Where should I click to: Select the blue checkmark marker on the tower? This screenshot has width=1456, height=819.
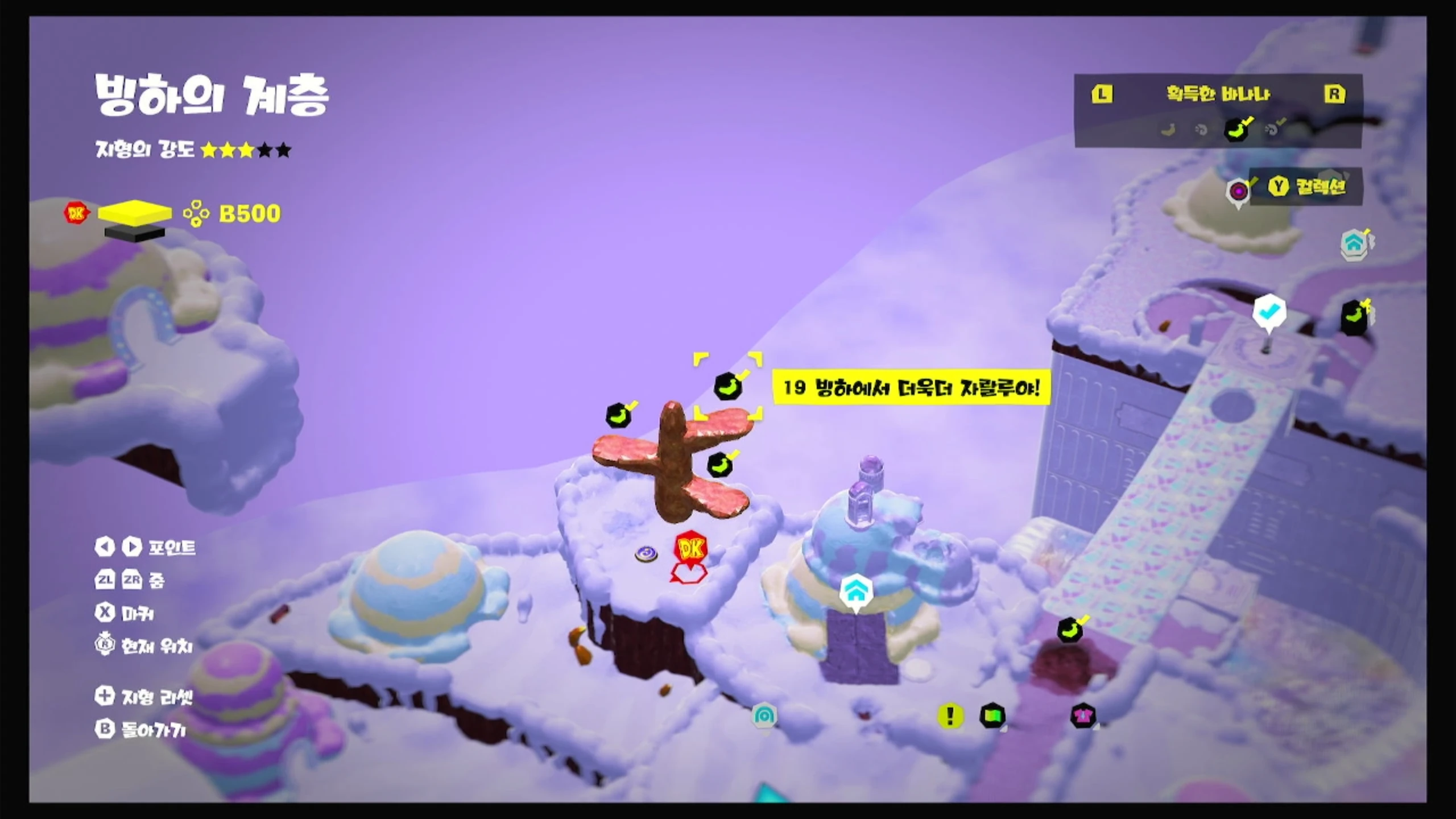(x=1269, y=312)
